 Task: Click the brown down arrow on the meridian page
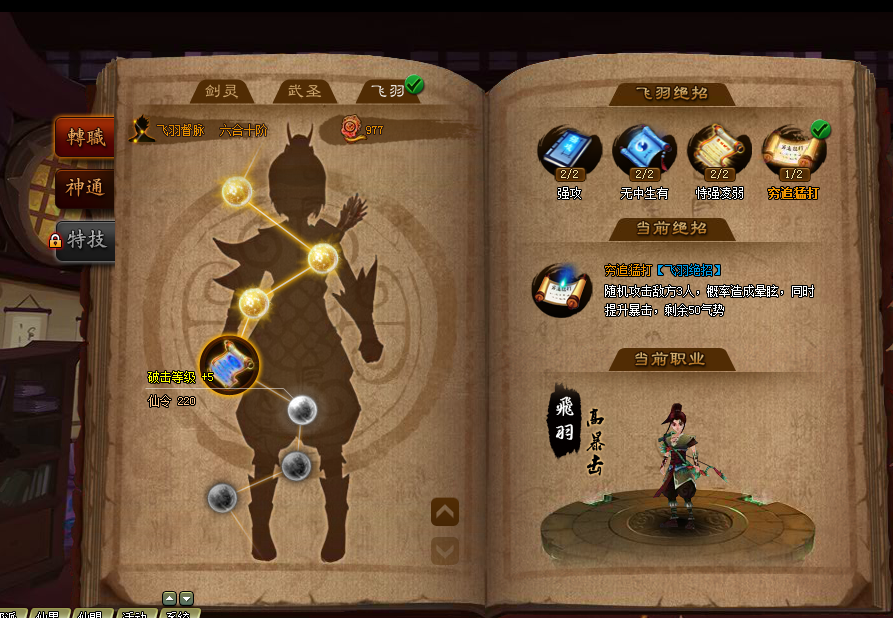point(445,550)
